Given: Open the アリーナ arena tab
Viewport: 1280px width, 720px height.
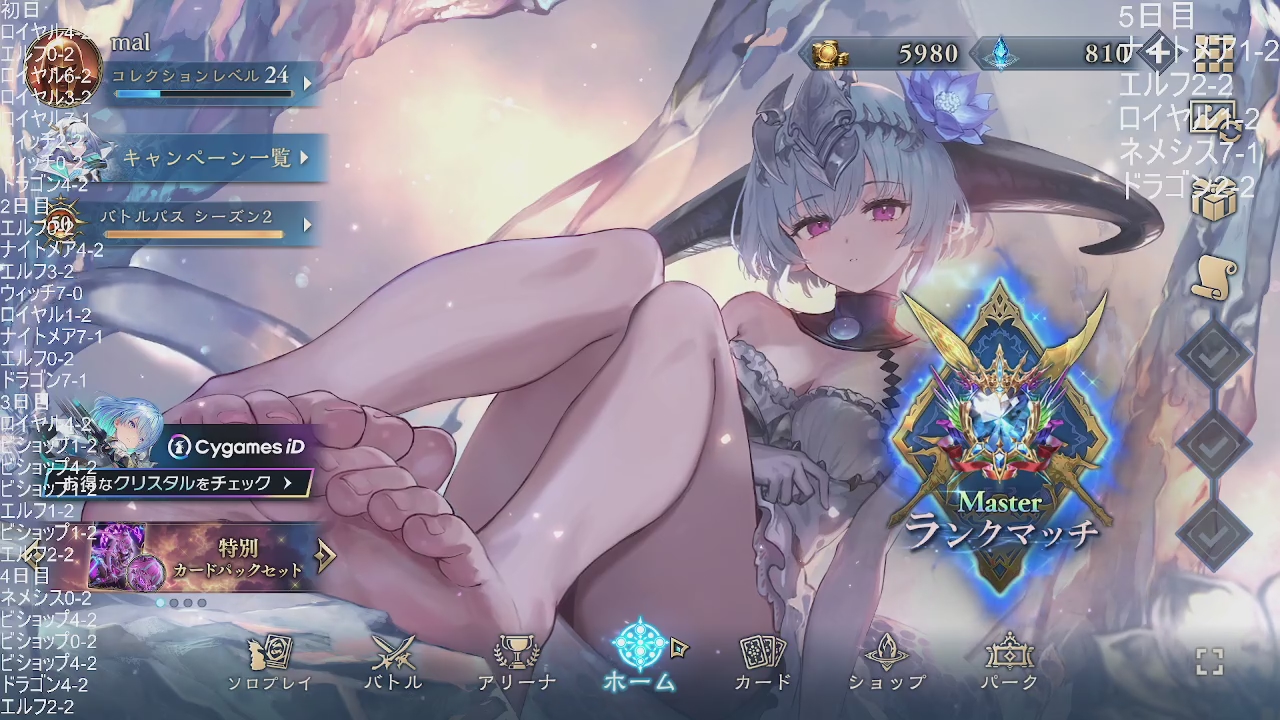Looking at the screenshot, I should (x=516, y=664).
